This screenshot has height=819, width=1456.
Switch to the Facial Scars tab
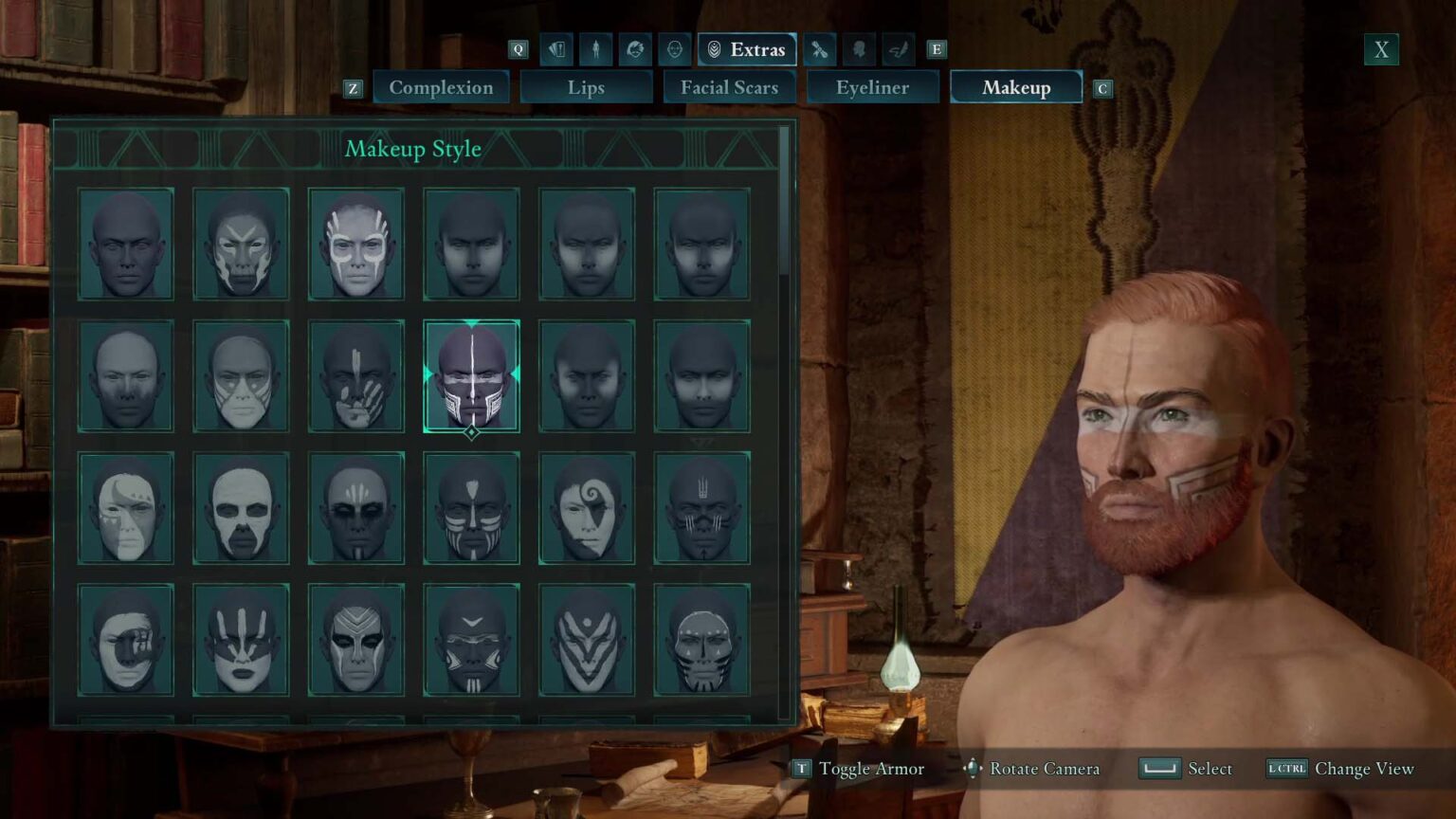point(730,87)
